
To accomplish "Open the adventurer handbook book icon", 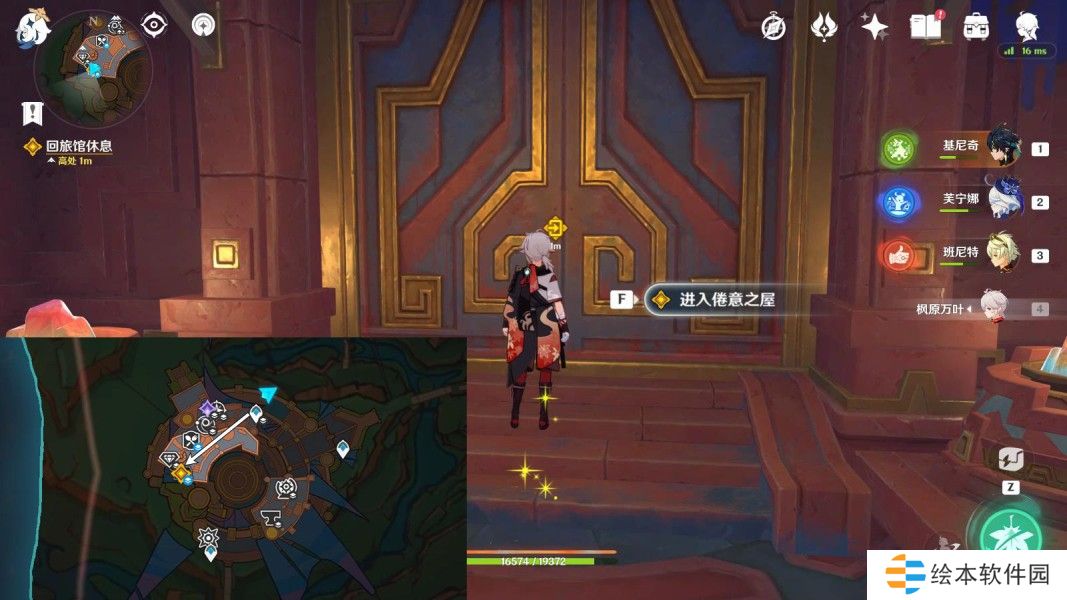I will 925,27.
